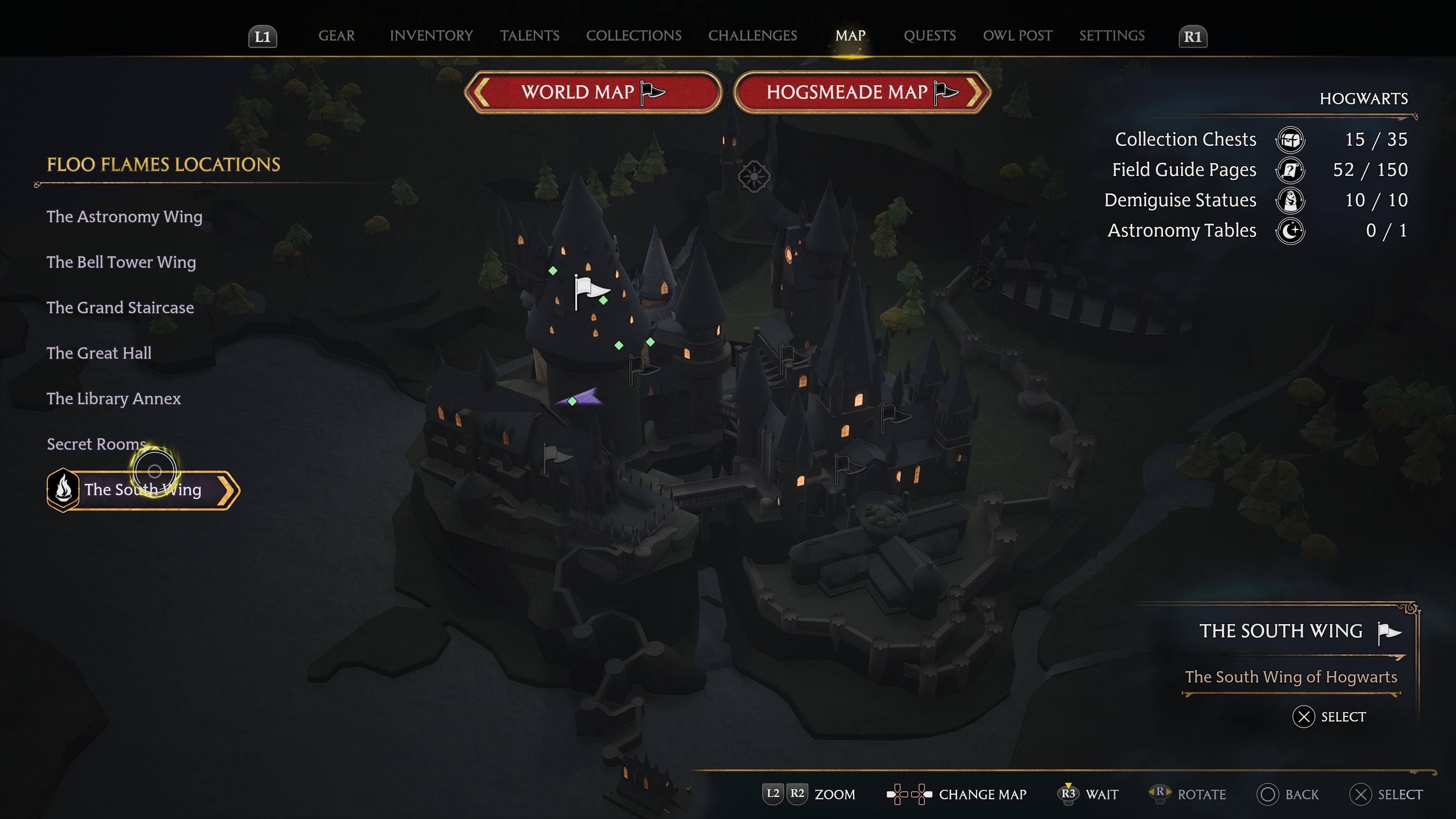The image size is (1456, 819).
Task: Select the Map tab
Action: (850, 36)
